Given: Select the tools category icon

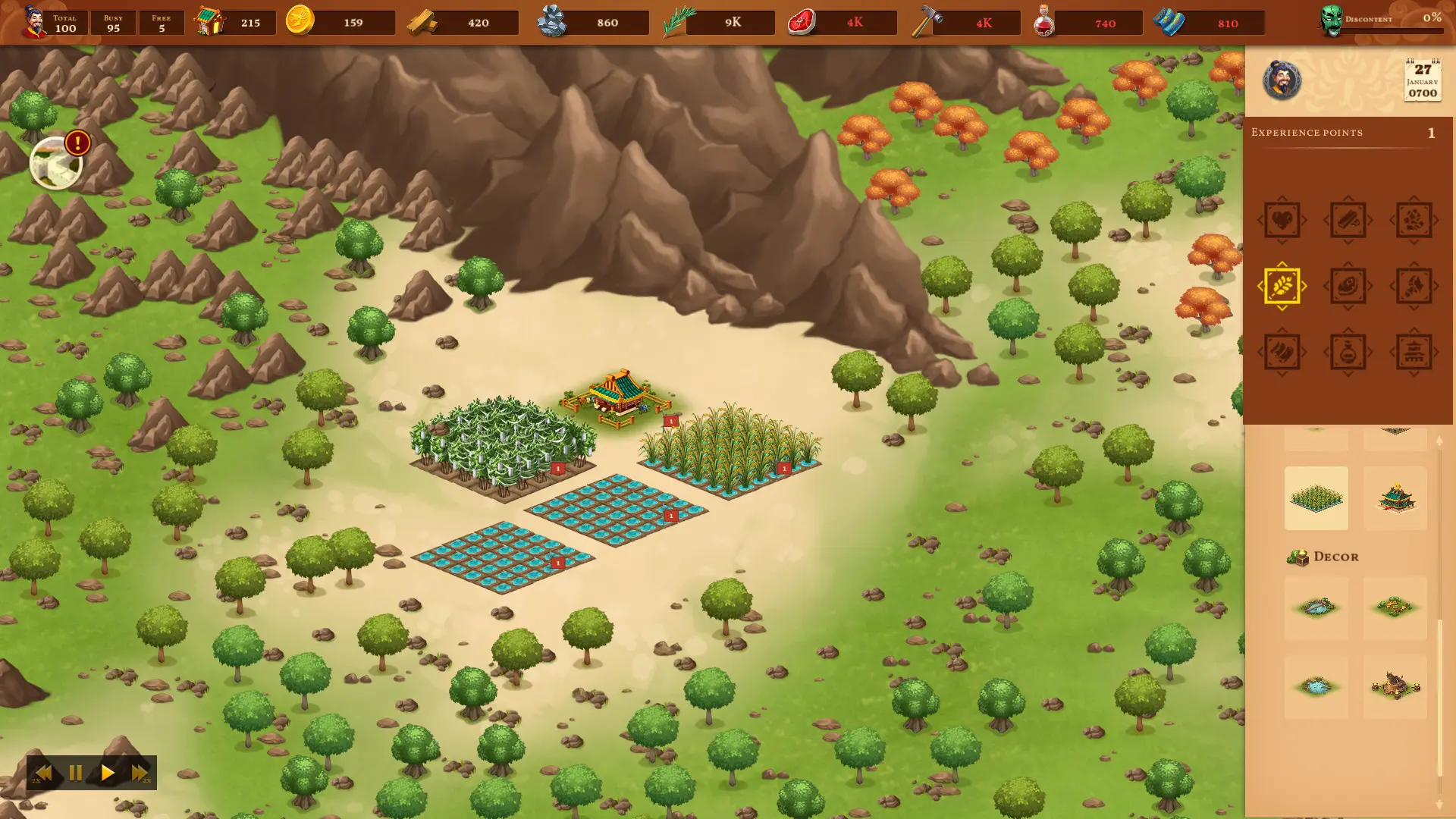Looking at the screenshot, I should pyautogui.click(x=1413, y=285).
